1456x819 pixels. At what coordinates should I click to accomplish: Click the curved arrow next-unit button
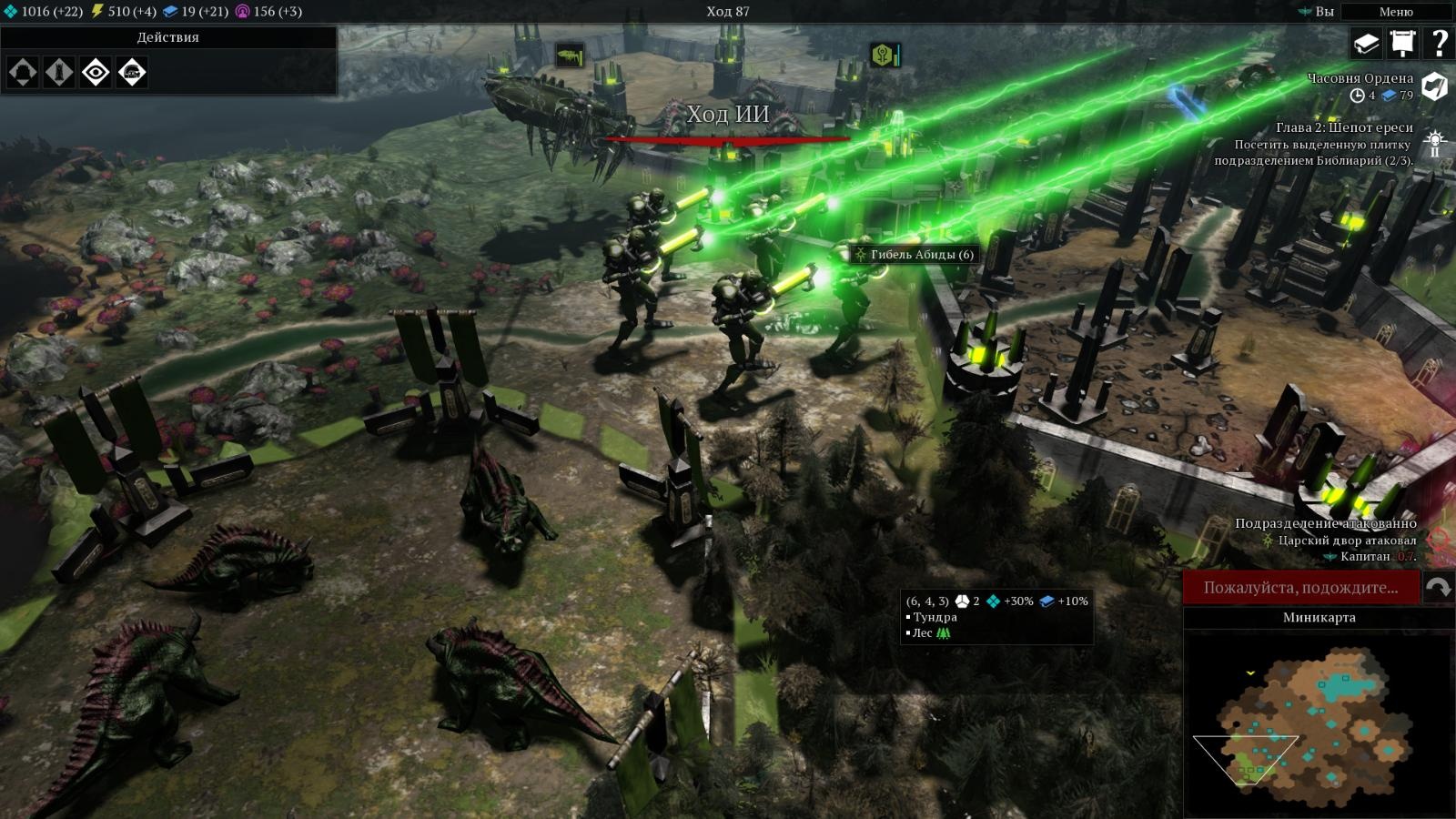[x=1438, y=588]
